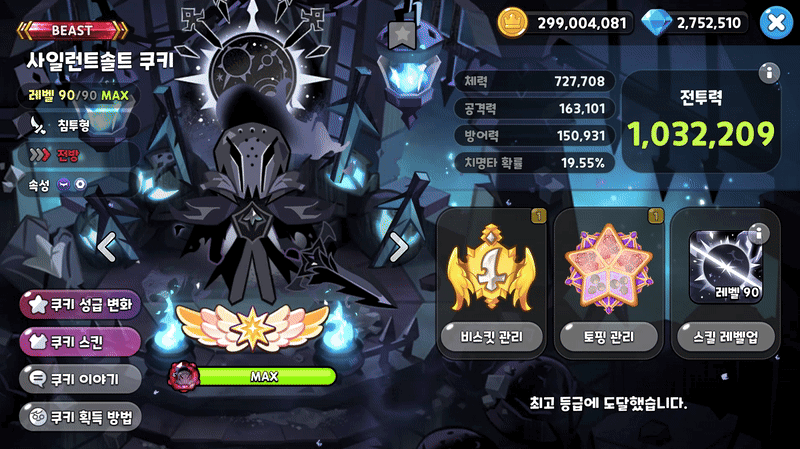The image size is (800, 449).
Task: Open 쿠키 성급 변화 menu
Action: (x=80, y=304)
